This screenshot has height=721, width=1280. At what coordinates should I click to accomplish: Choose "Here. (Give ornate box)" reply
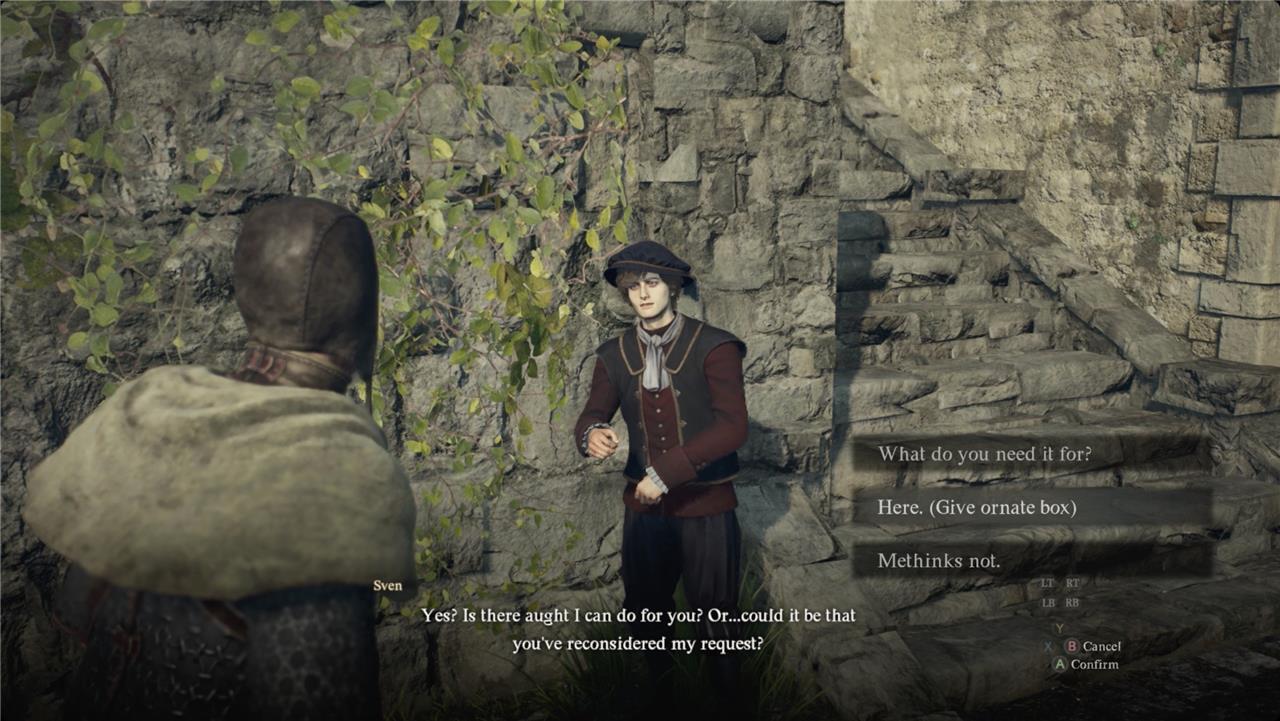(976, 508)
